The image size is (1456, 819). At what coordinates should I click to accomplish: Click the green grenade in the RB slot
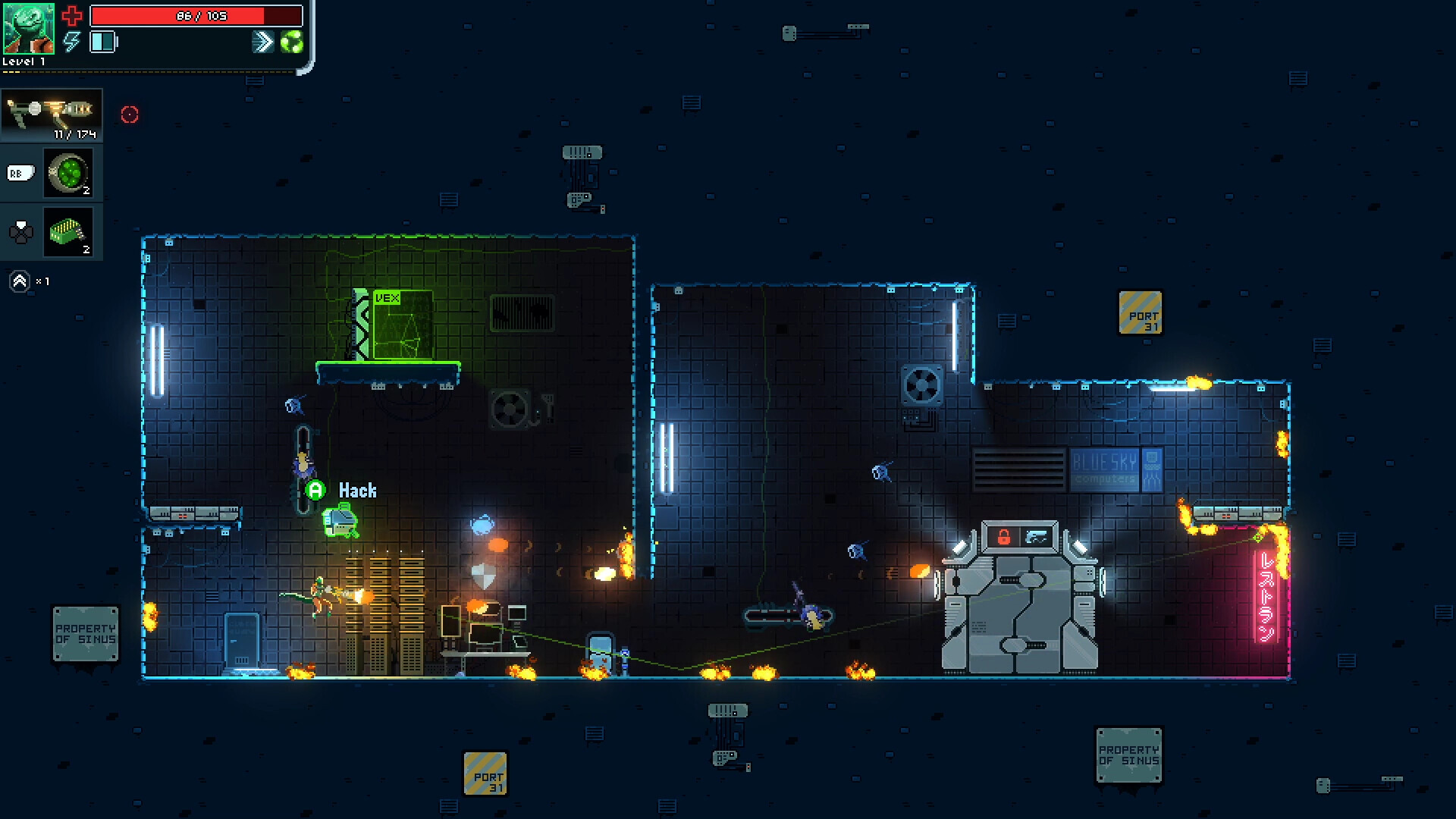(x=69, y=173)
